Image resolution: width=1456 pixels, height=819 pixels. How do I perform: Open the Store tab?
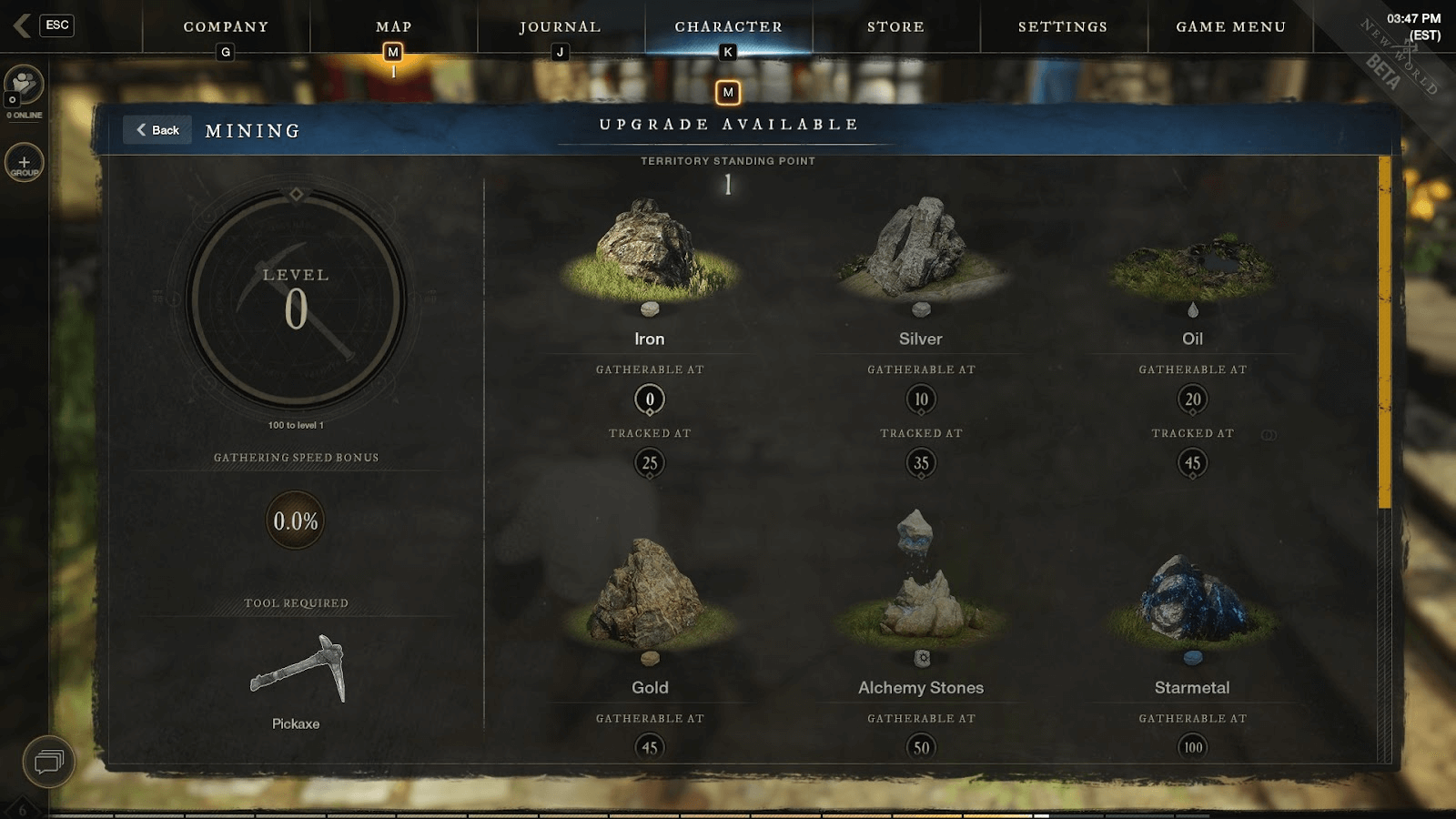(895, 27)
